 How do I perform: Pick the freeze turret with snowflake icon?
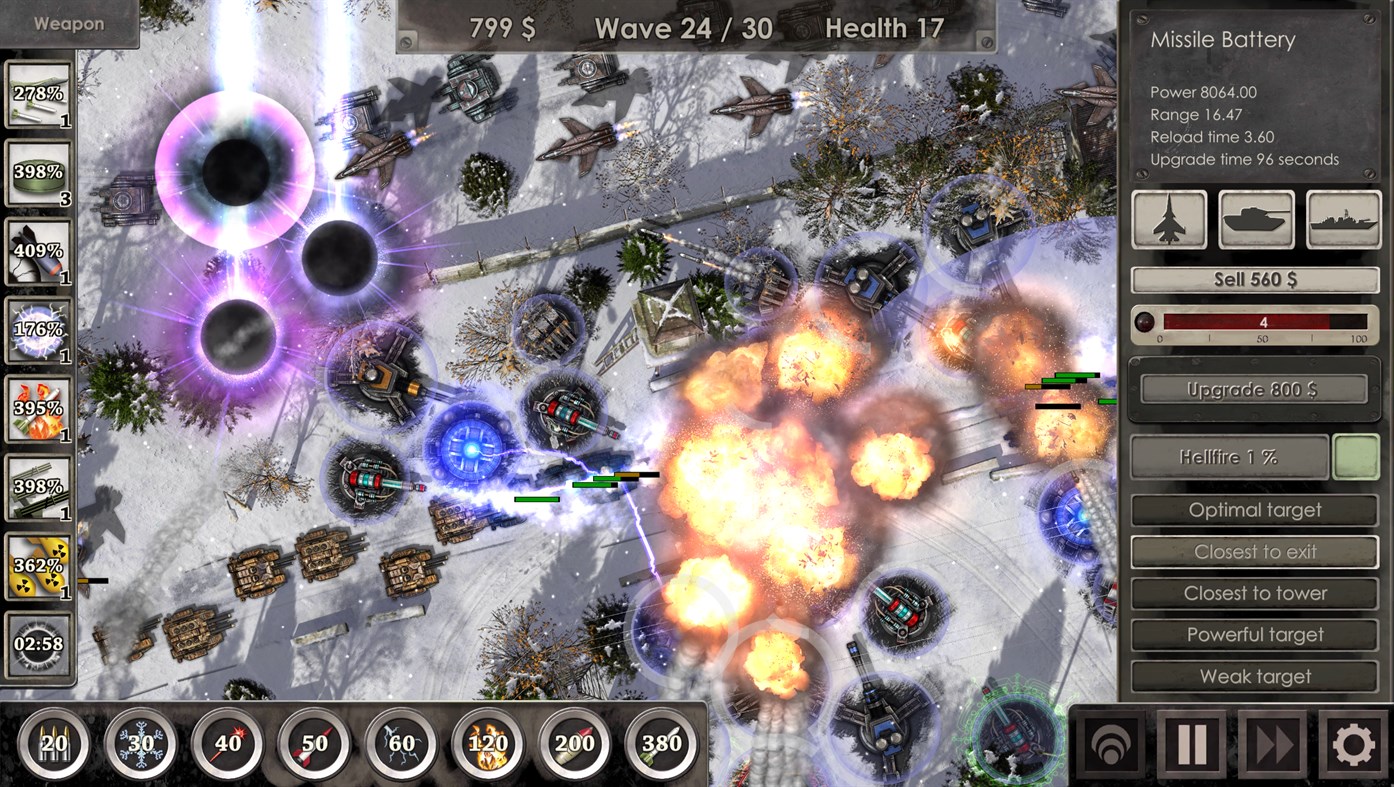tap(141, 742)
